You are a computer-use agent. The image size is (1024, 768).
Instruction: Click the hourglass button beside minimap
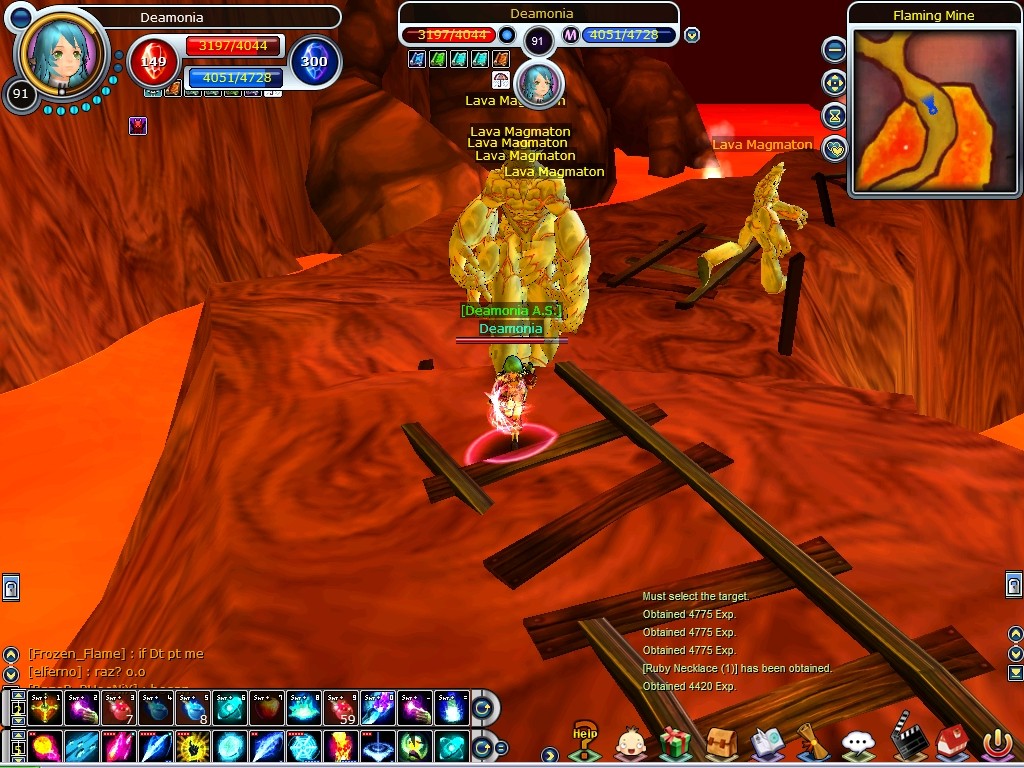[834, 116]
